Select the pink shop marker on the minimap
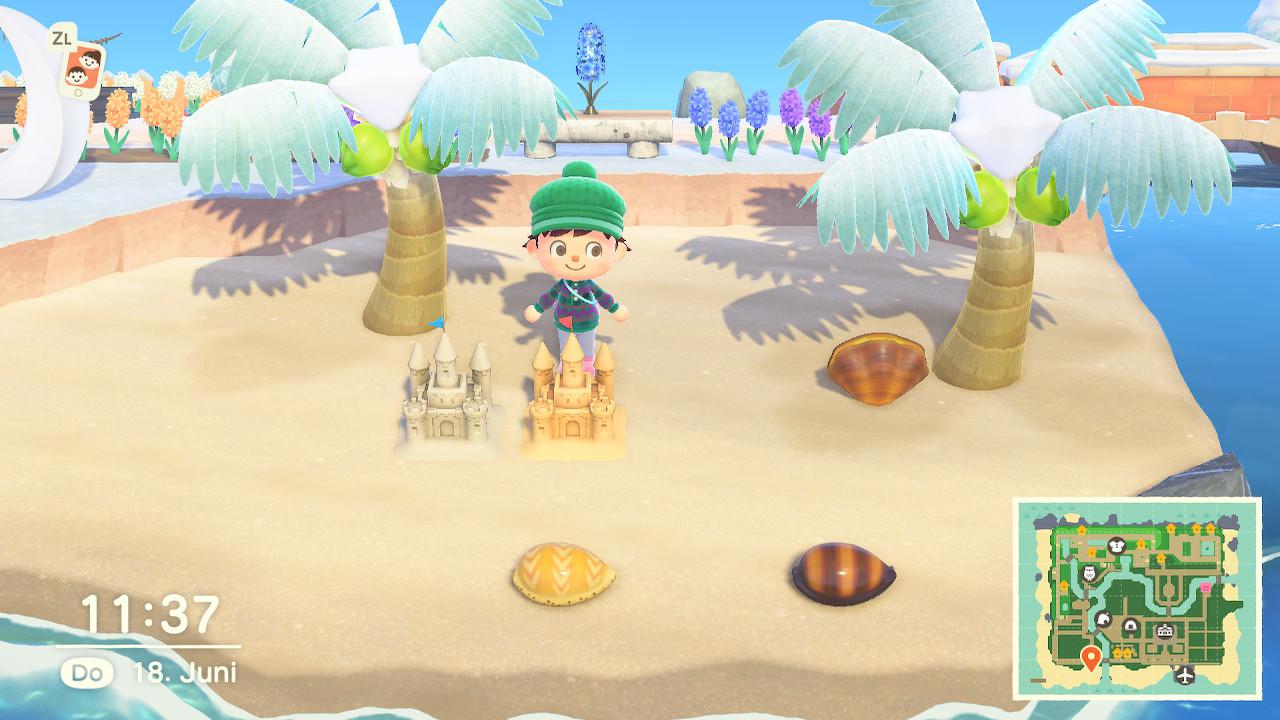Screen dimensions: 1280x720 [x=1205, y=588]
